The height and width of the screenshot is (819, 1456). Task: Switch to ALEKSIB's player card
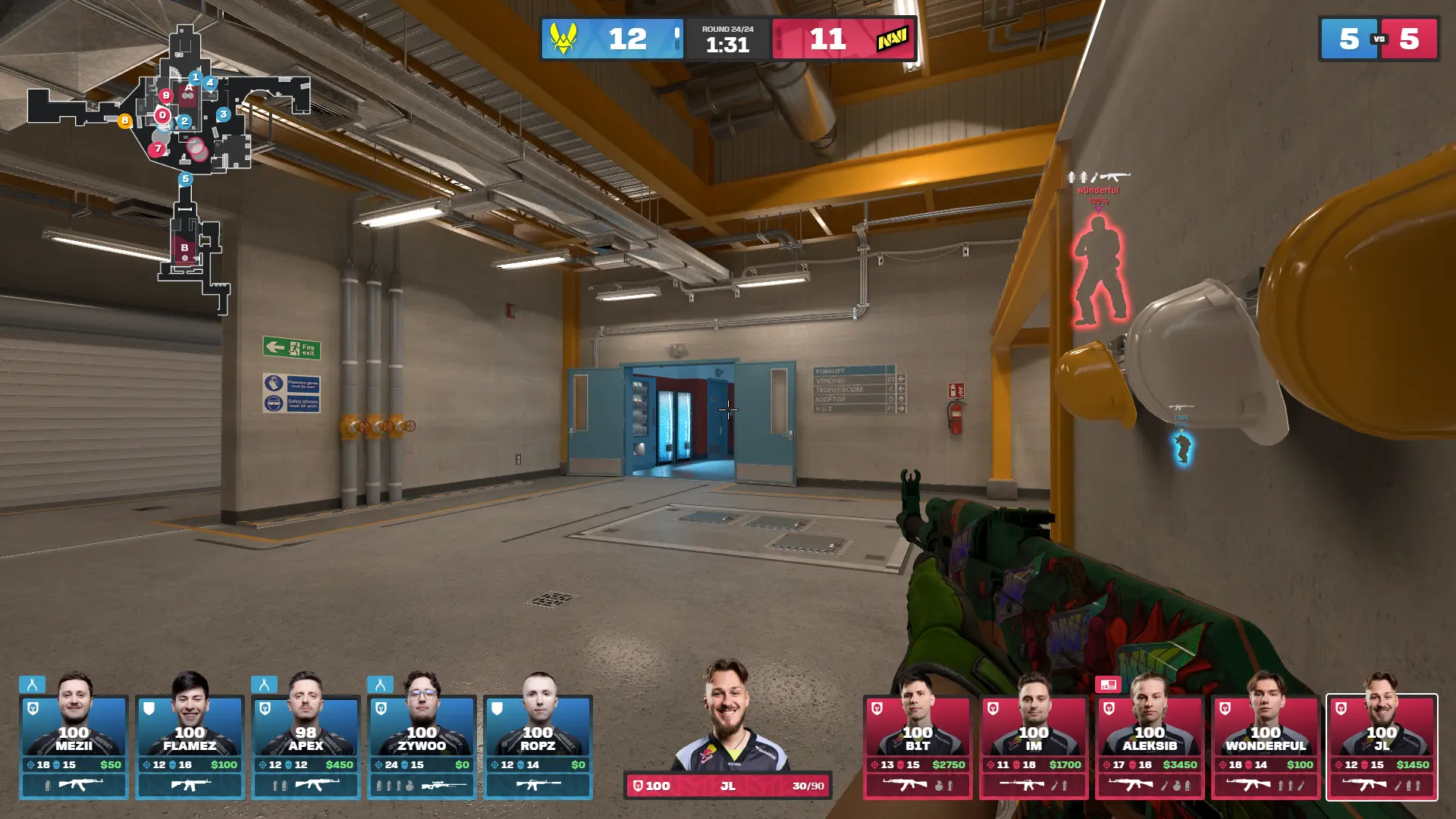(x=1150, y=747)
